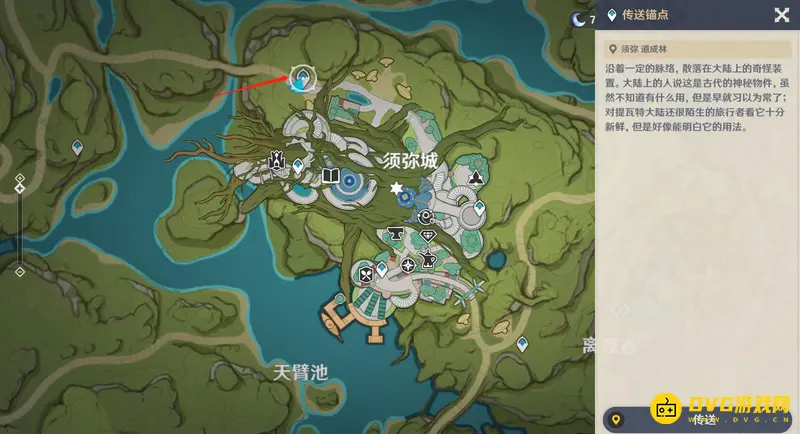The height and width of the screenshot is (434, 800).
Task: Select the crossed fork and knife restaurant marker
Action: (x=366, y=272)
